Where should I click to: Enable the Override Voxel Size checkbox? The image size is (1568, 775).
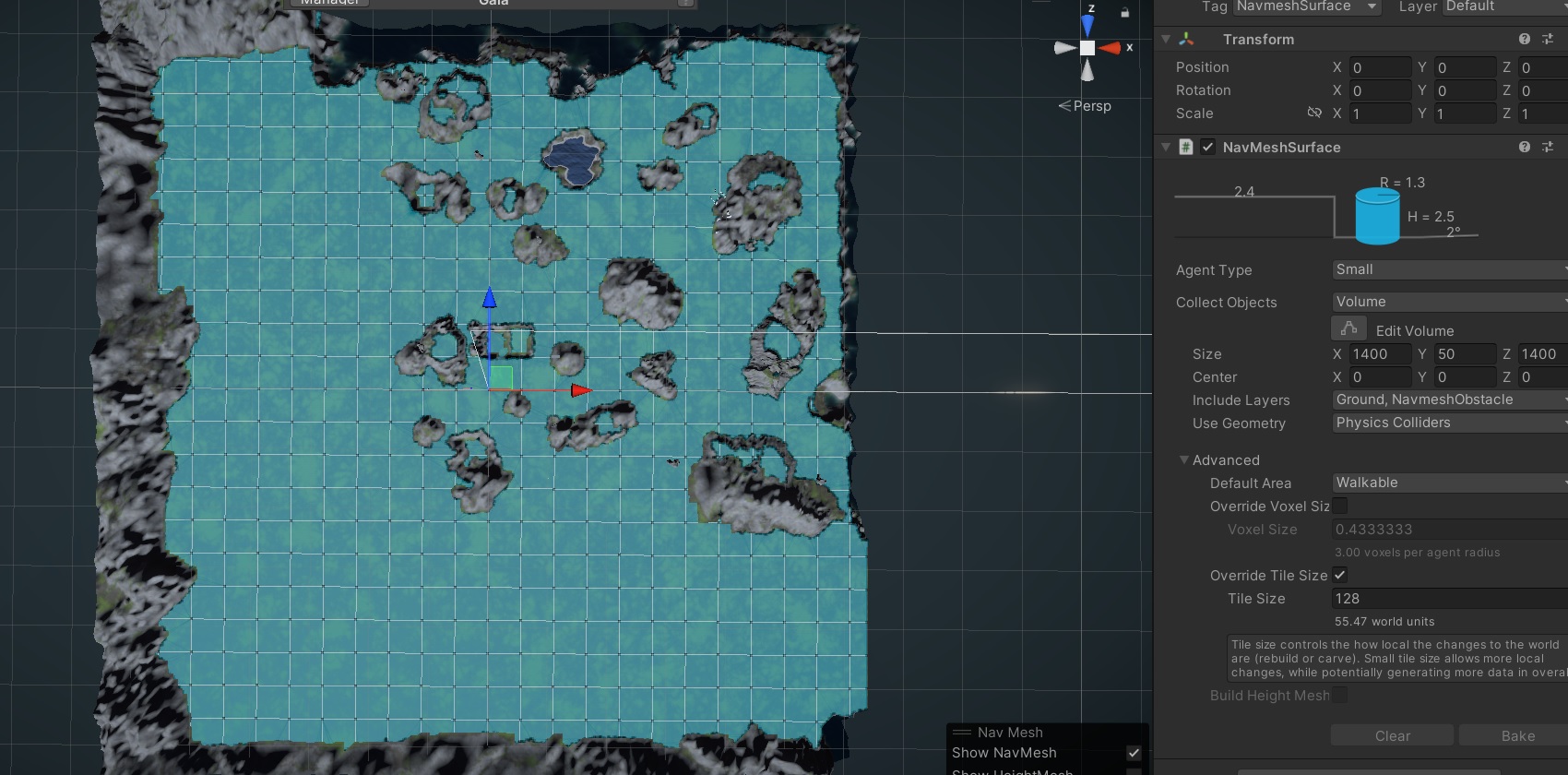click(x=1339, y=506)
